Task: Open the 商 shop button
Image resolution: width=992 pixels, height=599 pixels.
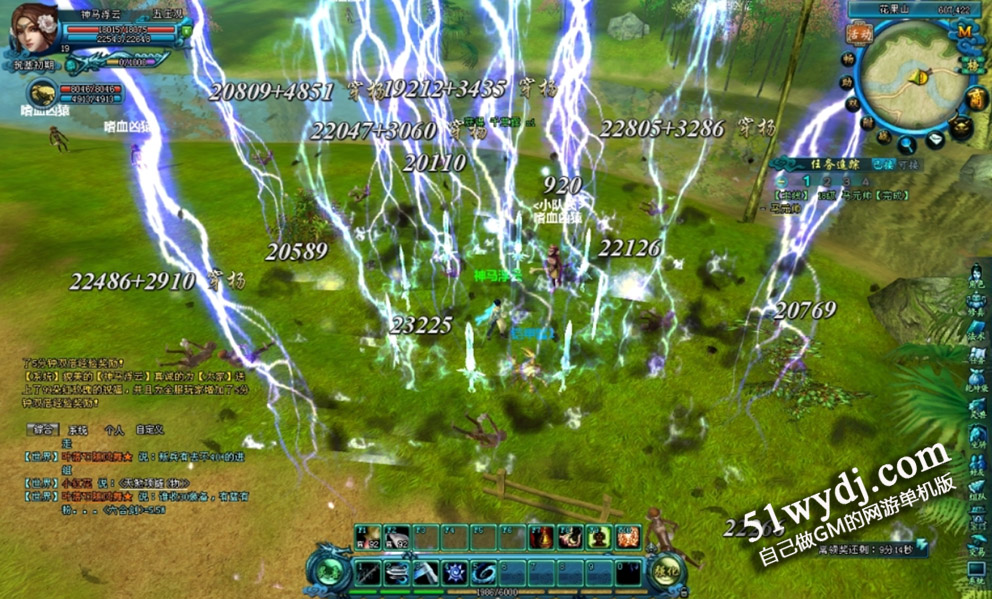Action: pos(977,98)
